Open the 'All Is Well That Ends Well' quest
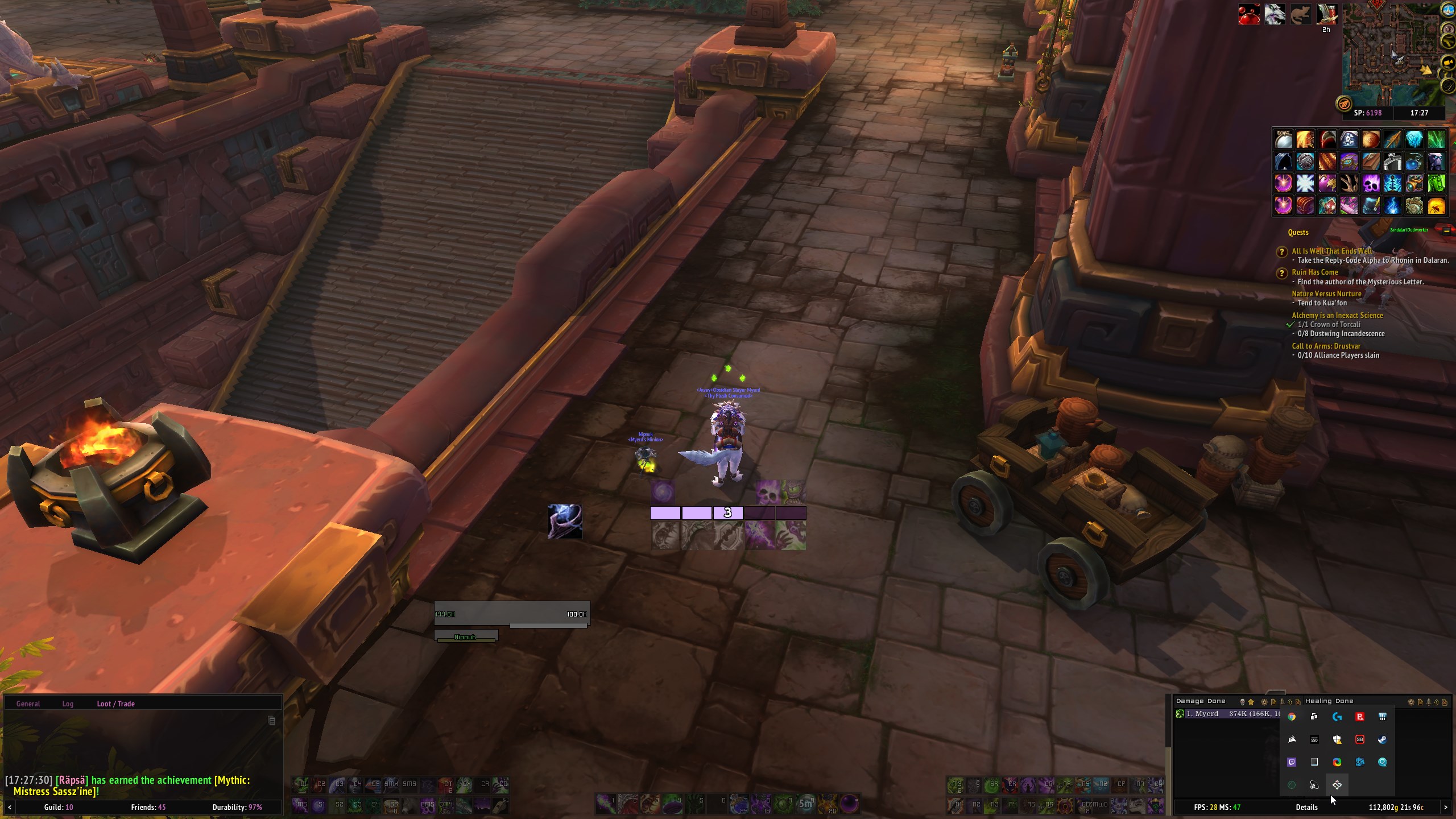The width and height of the screenshot is (1456, 819). [x=1331, y=251]
